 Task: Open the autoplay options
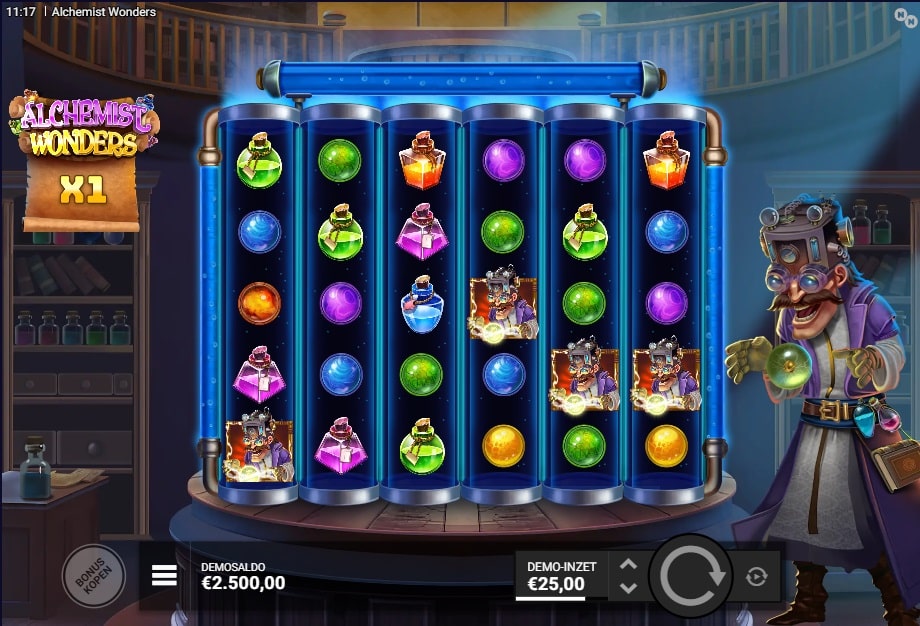point(756,576)
